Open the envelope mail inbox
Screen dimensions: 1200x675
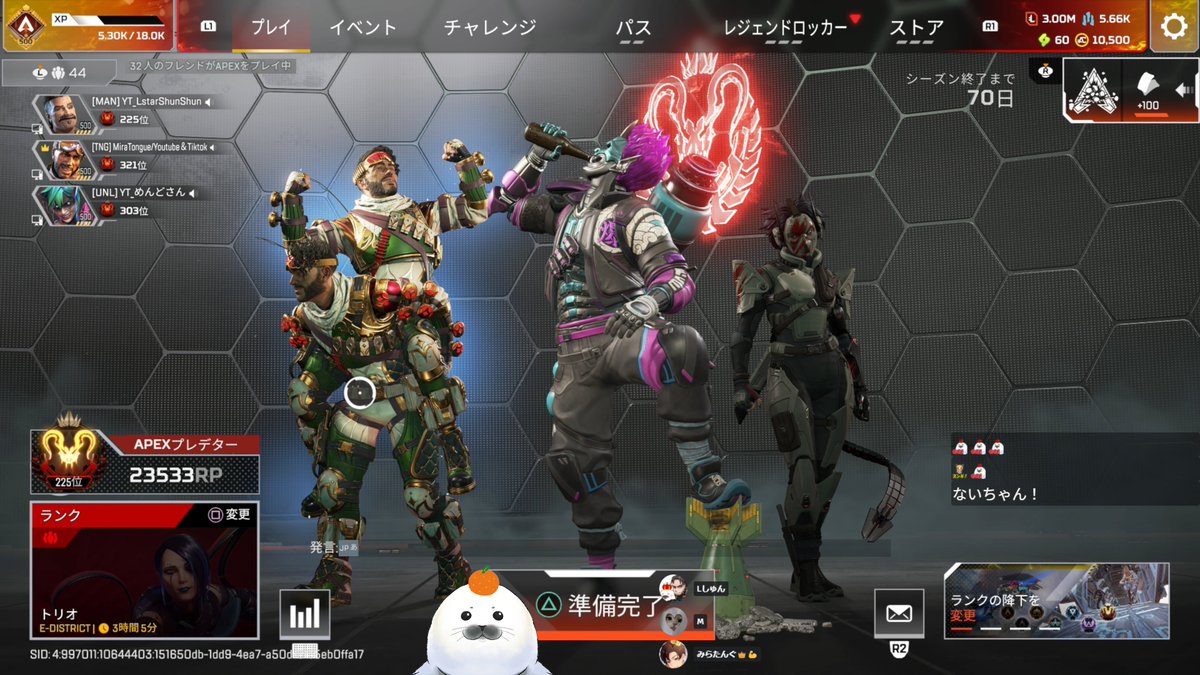(x=898, y=613)
